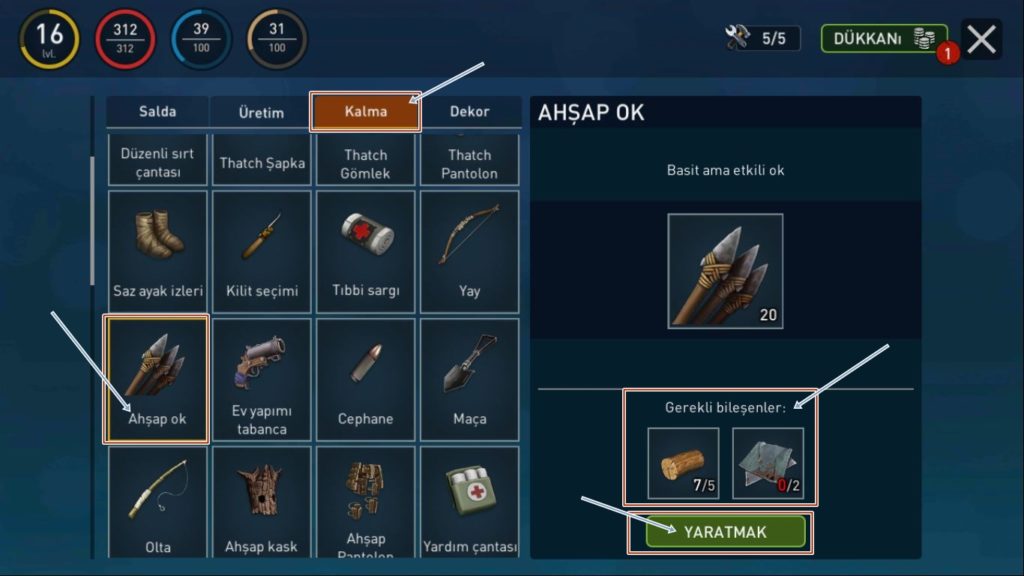Choose the Ev yapımı tabanca pistol recipe
Viewport: 1024px width, 576px height.
click(x=262, y=379)
